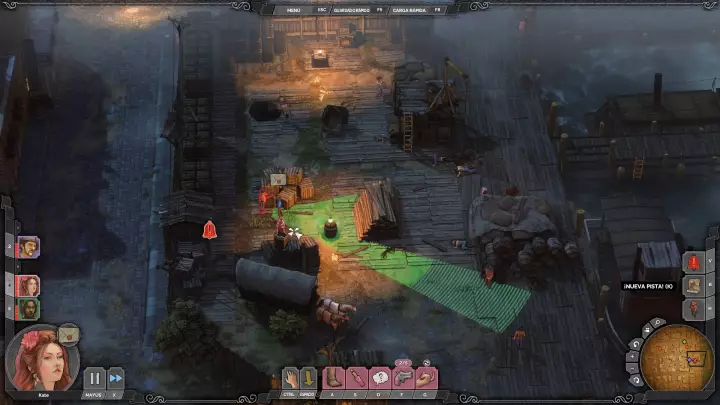Pause the game with the pause button
Image resolution: width=720 pixels, height=405 pixels.
[x=93, y=378]
